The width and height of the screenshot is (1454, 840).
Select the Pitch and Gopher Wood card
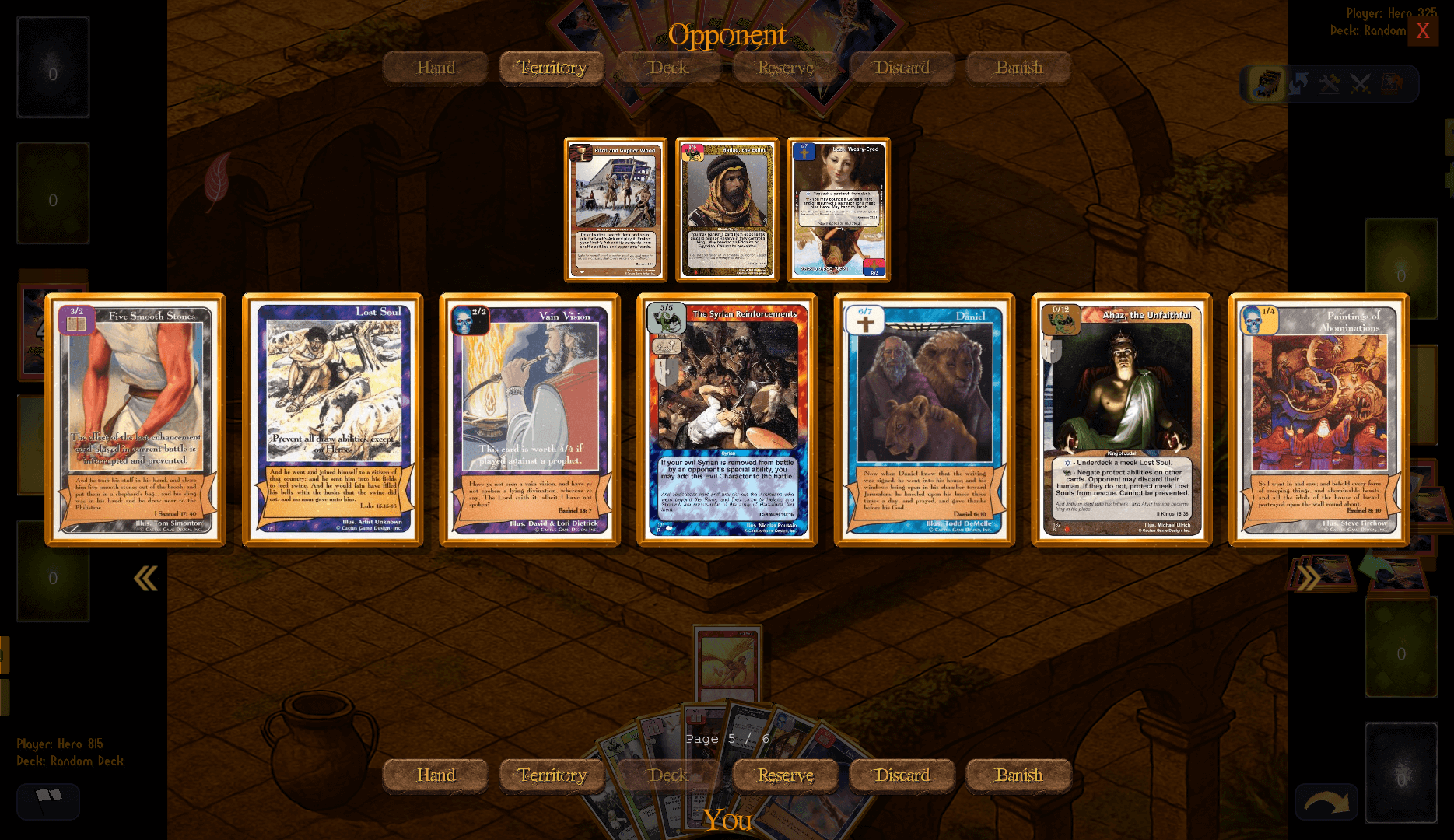click(617, 208)
